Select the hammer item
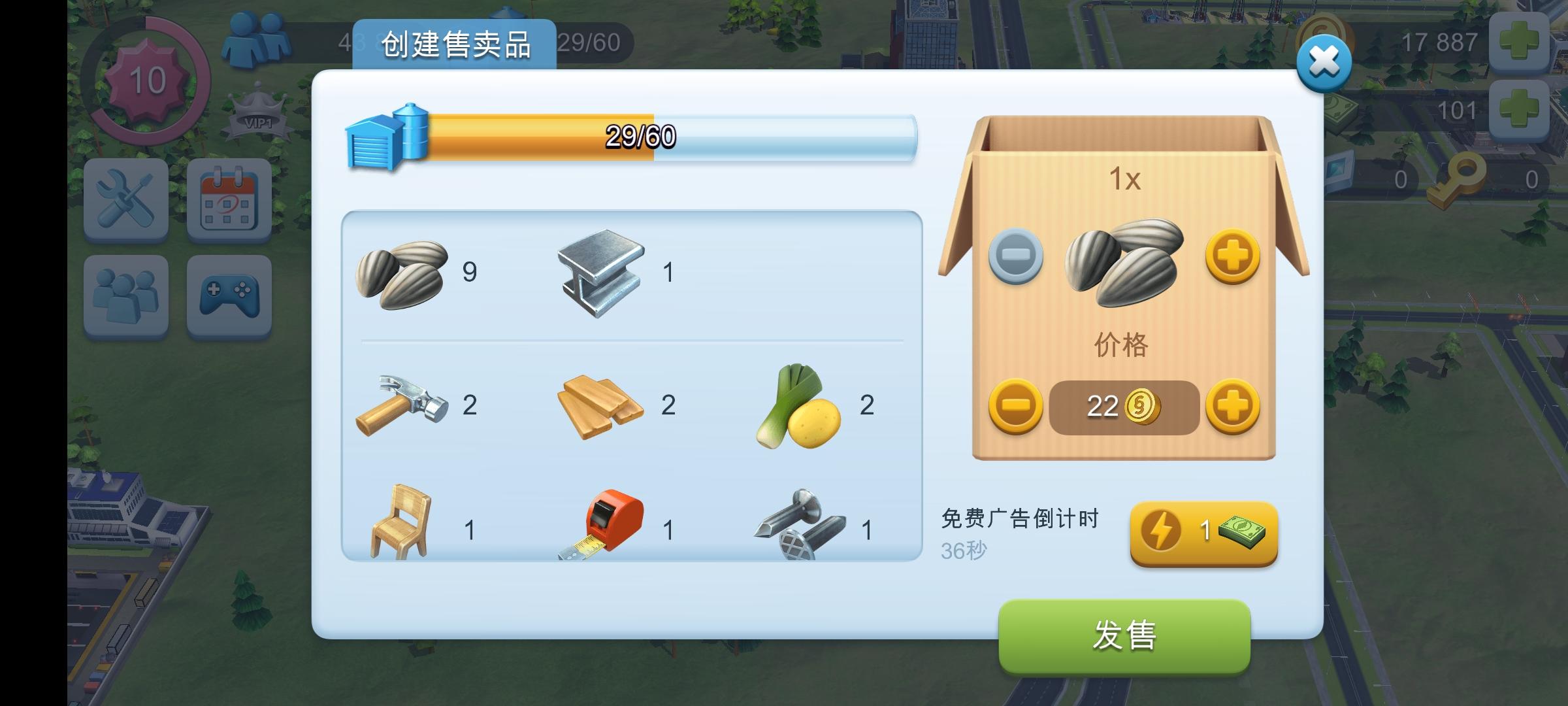Viewport: 1568px width, 706px height. click(x=402, y=405)
